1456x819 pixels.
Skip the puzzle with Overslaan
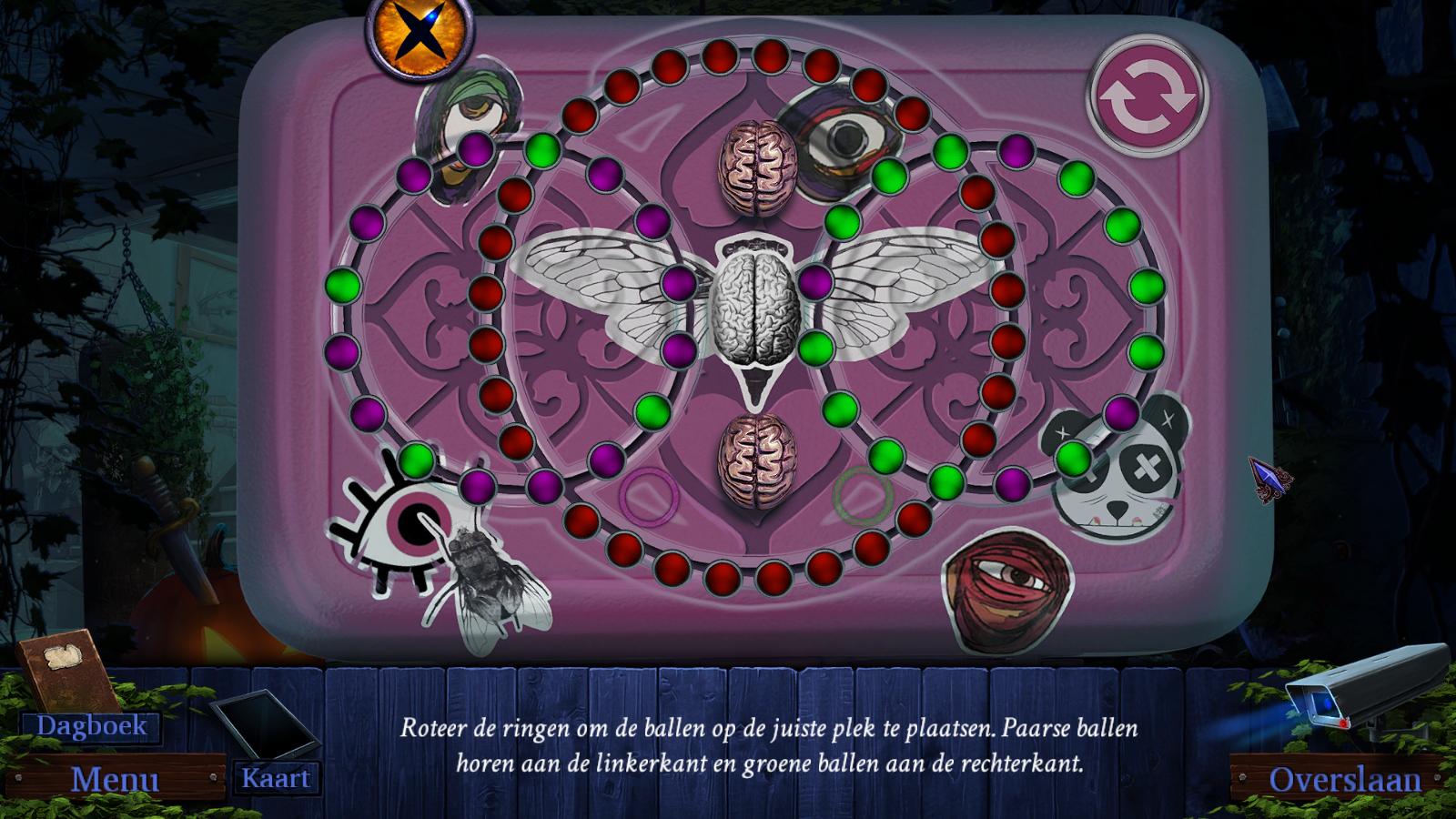point(1344,780)
